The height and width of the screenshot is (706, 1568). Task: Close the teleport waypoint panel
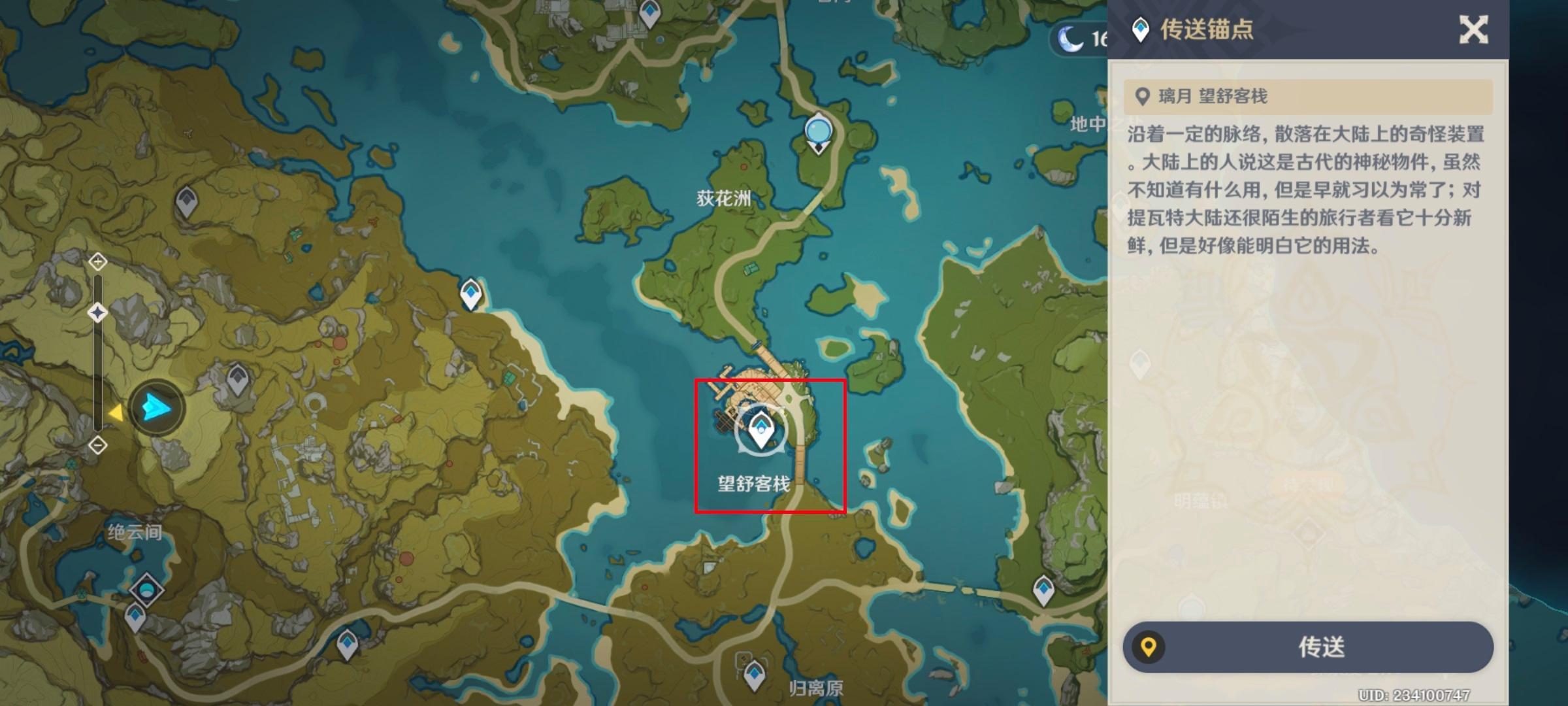coord(1473,30)
